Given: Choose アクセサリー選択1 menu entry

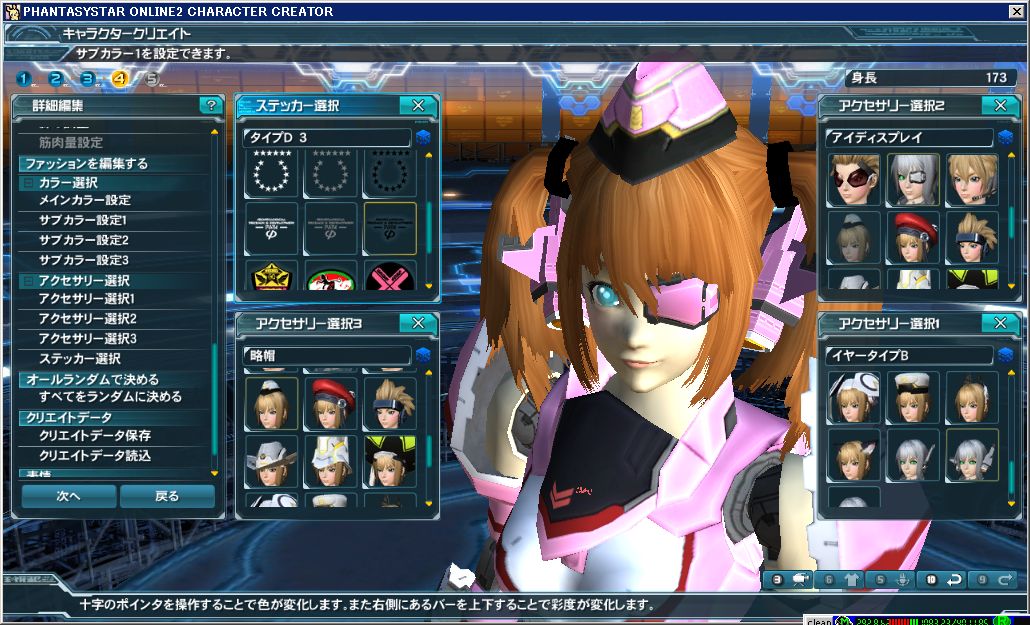Looking at the screenshot, I should 87,299.
